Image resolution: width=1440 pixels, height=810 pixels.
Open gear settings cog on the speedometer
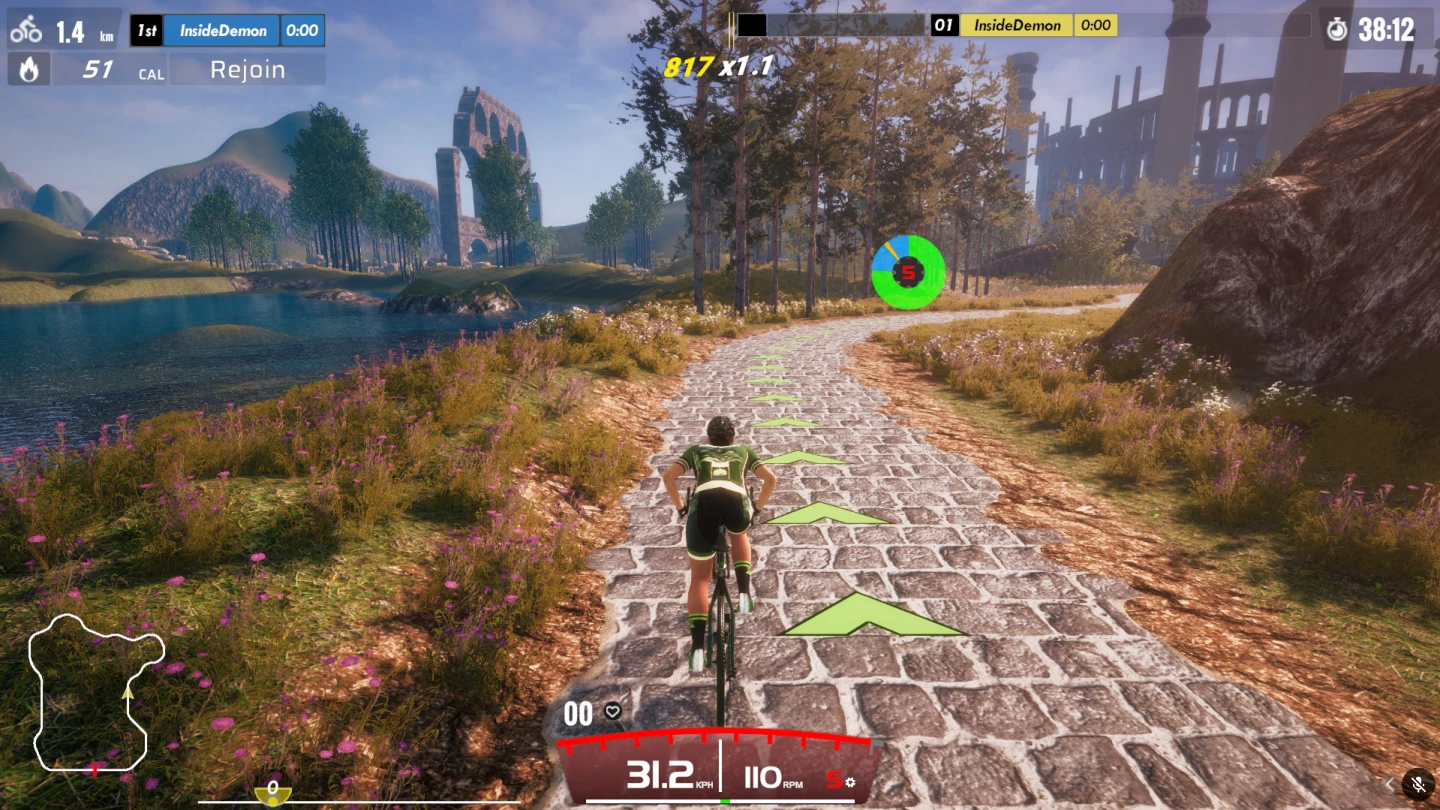850,781
